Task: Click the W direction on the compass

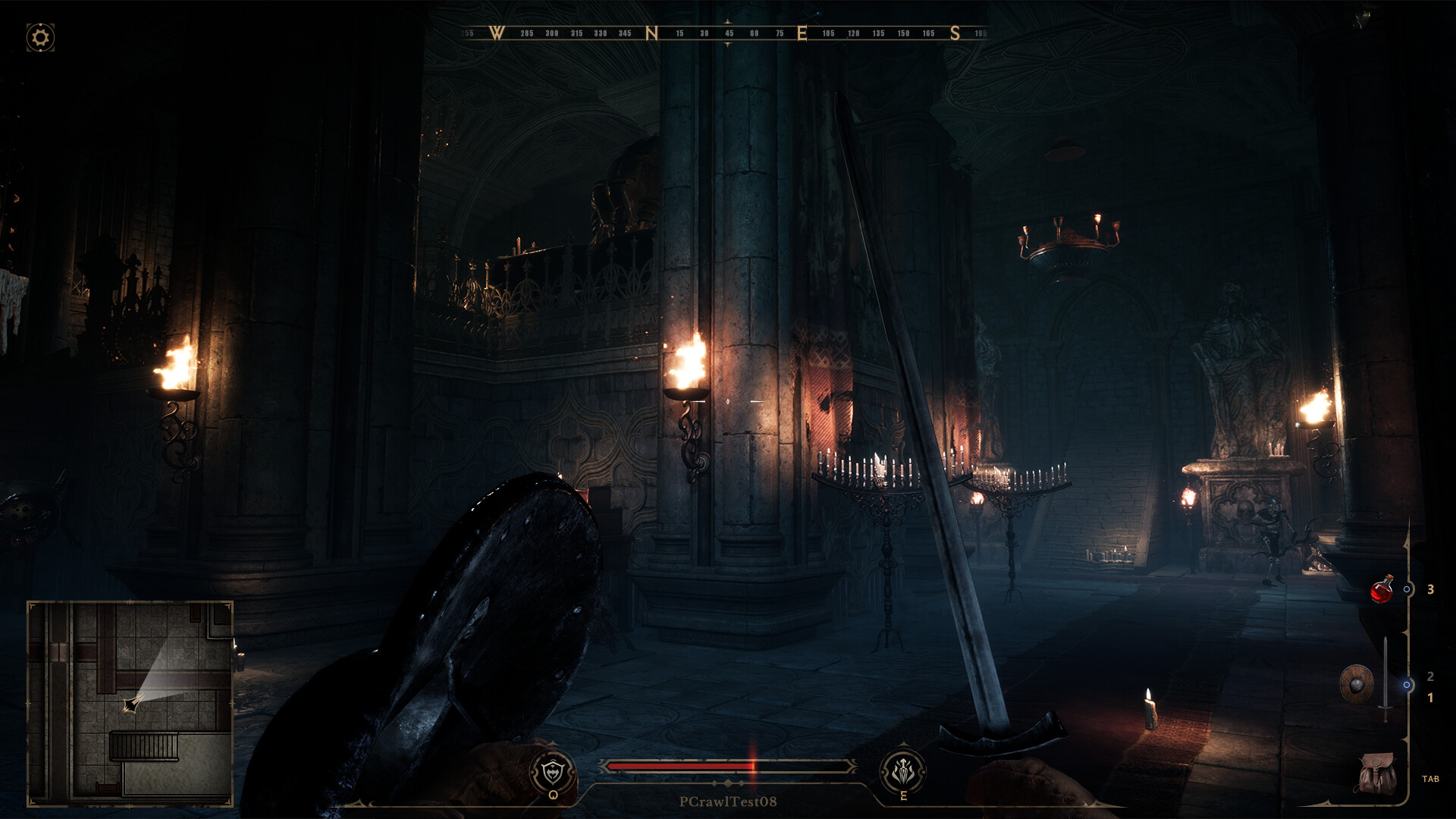Action: click(497, 33)
